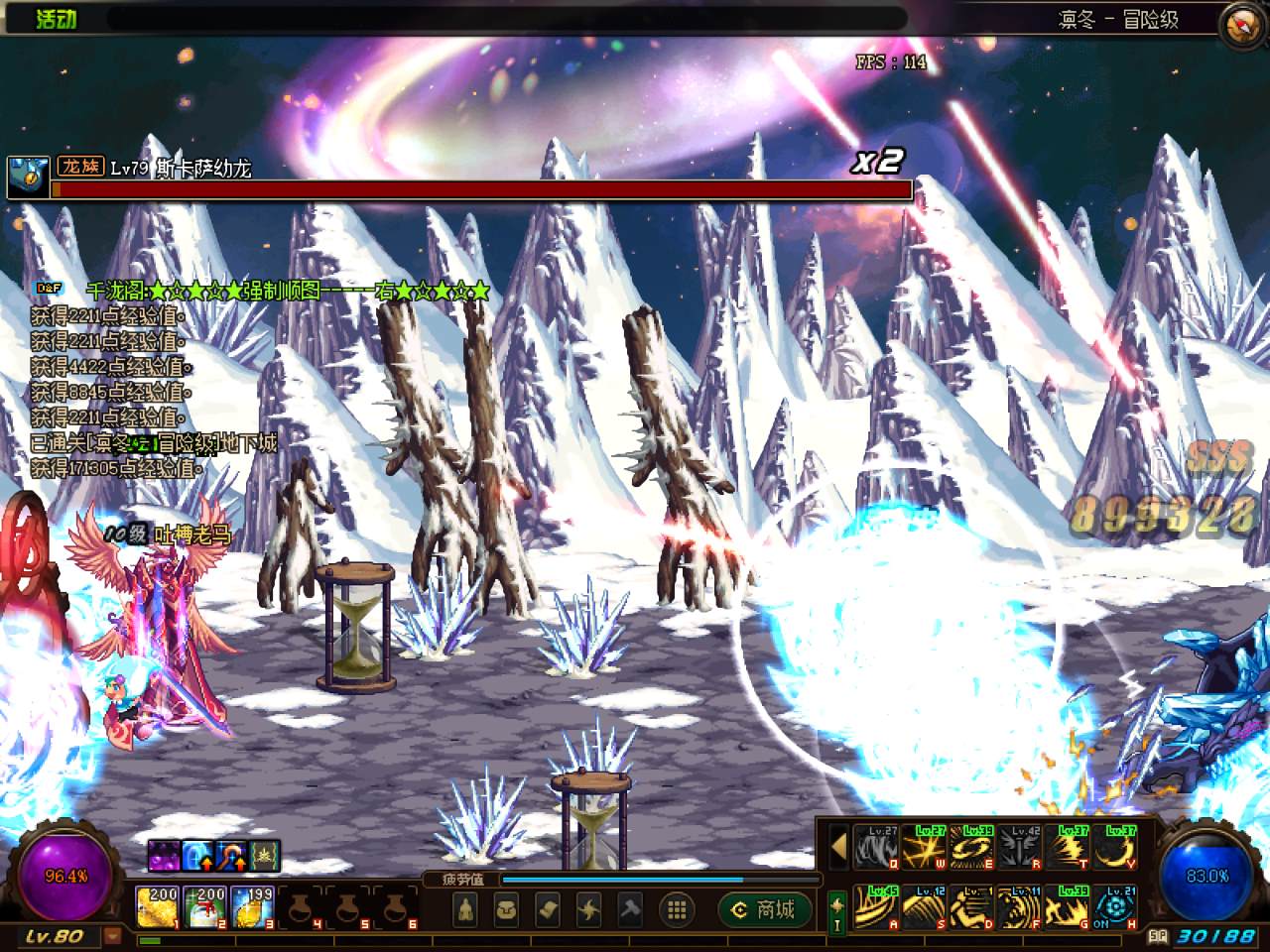Viewport: 1270px width, 952px height.
Task: Trigger the Y key crescent slash skill
Action: 1116,850
